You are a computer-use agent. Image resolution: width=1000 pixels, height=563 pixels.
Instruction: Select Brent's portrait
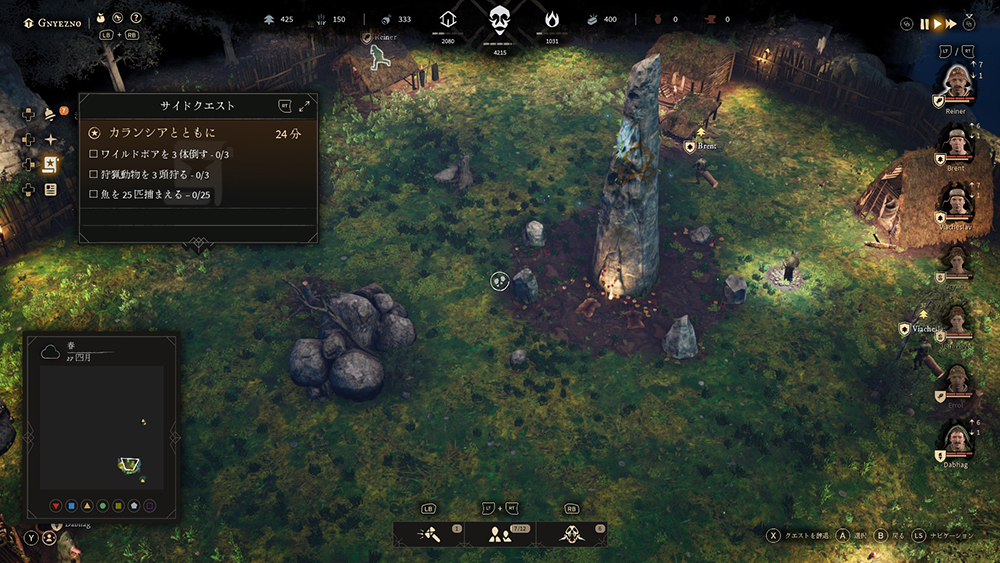956,145
